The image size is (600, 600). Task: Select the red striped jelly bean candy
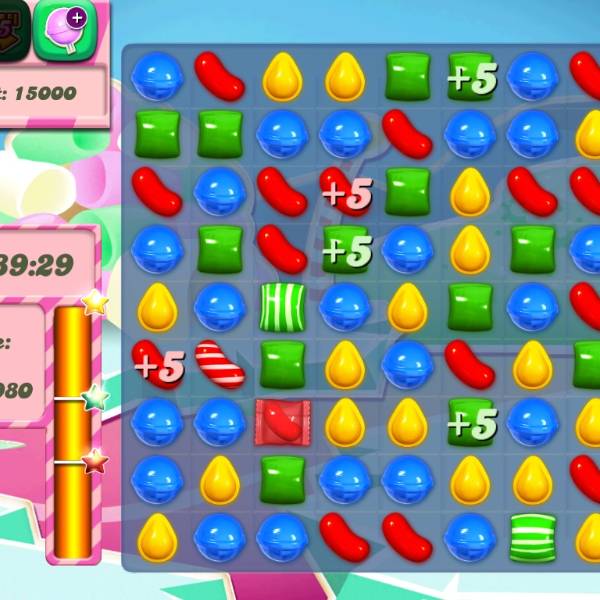pos(220,364)
